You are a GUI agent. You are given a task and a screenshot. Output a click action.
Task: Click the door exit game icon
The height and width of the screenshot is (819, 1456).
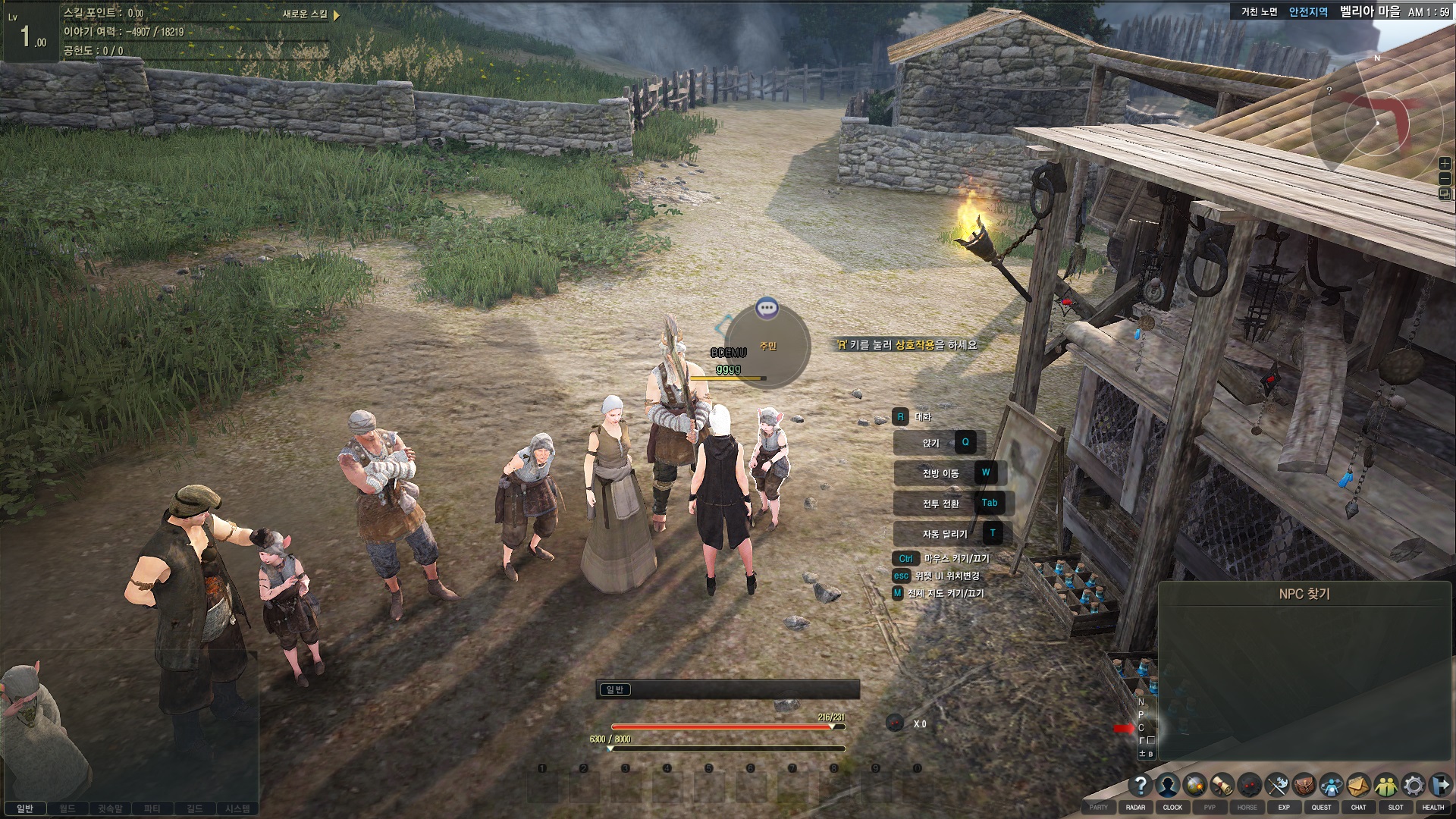click(x=1440, y=785)
